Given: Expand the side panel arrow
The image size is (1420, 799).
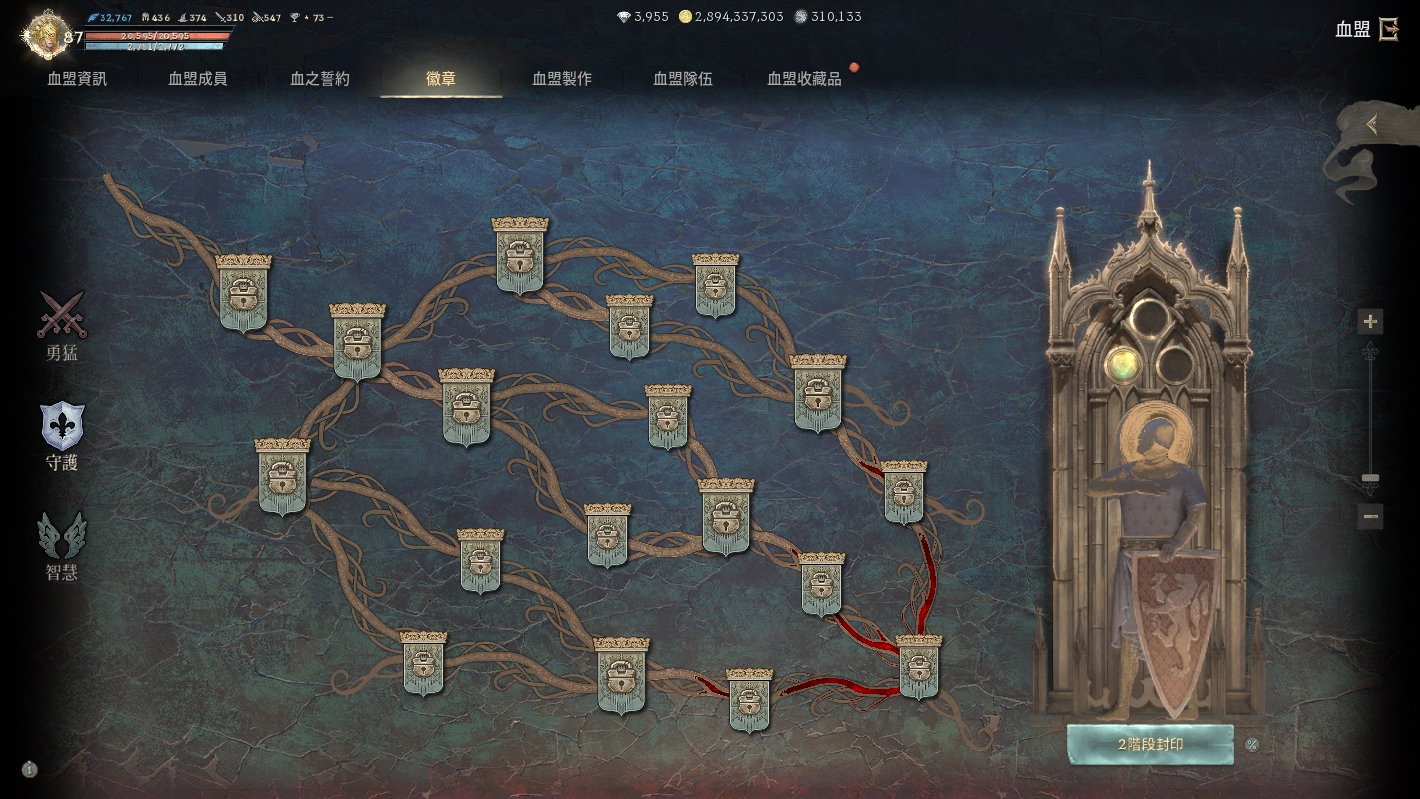Looking at the screenshot, I should [1372, 125].
